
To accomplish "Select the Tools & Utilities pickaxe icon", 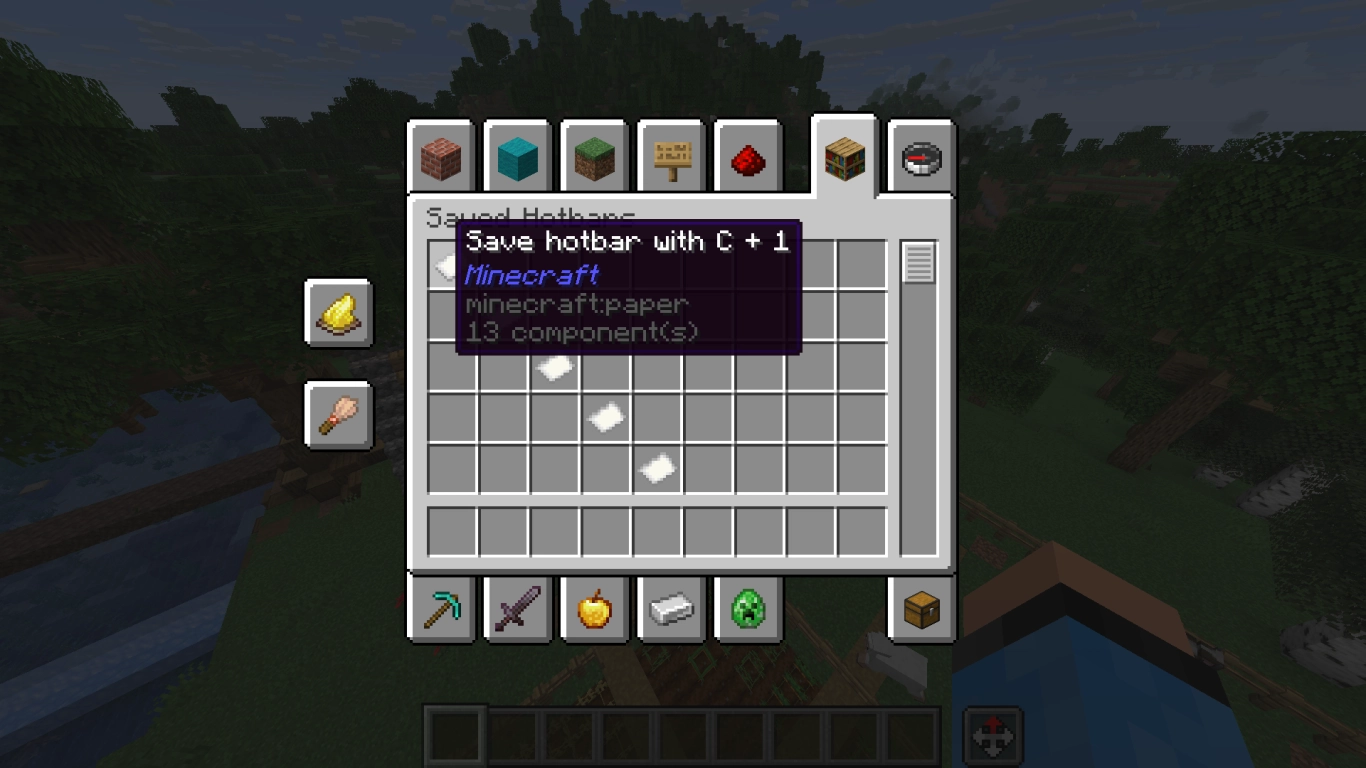I will point(442,611).
